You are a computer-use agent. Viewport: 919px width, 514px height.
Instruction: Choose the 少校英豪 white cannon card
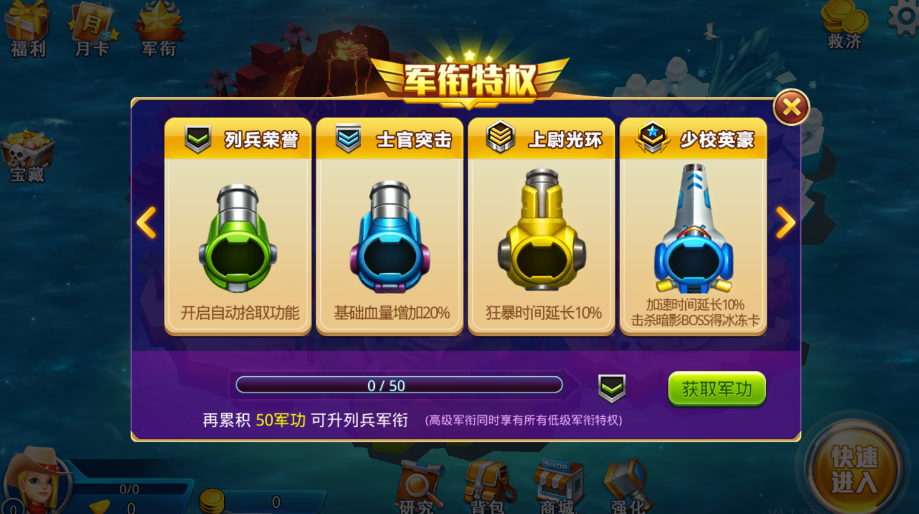pyautogui.click(x=693, y=226)
